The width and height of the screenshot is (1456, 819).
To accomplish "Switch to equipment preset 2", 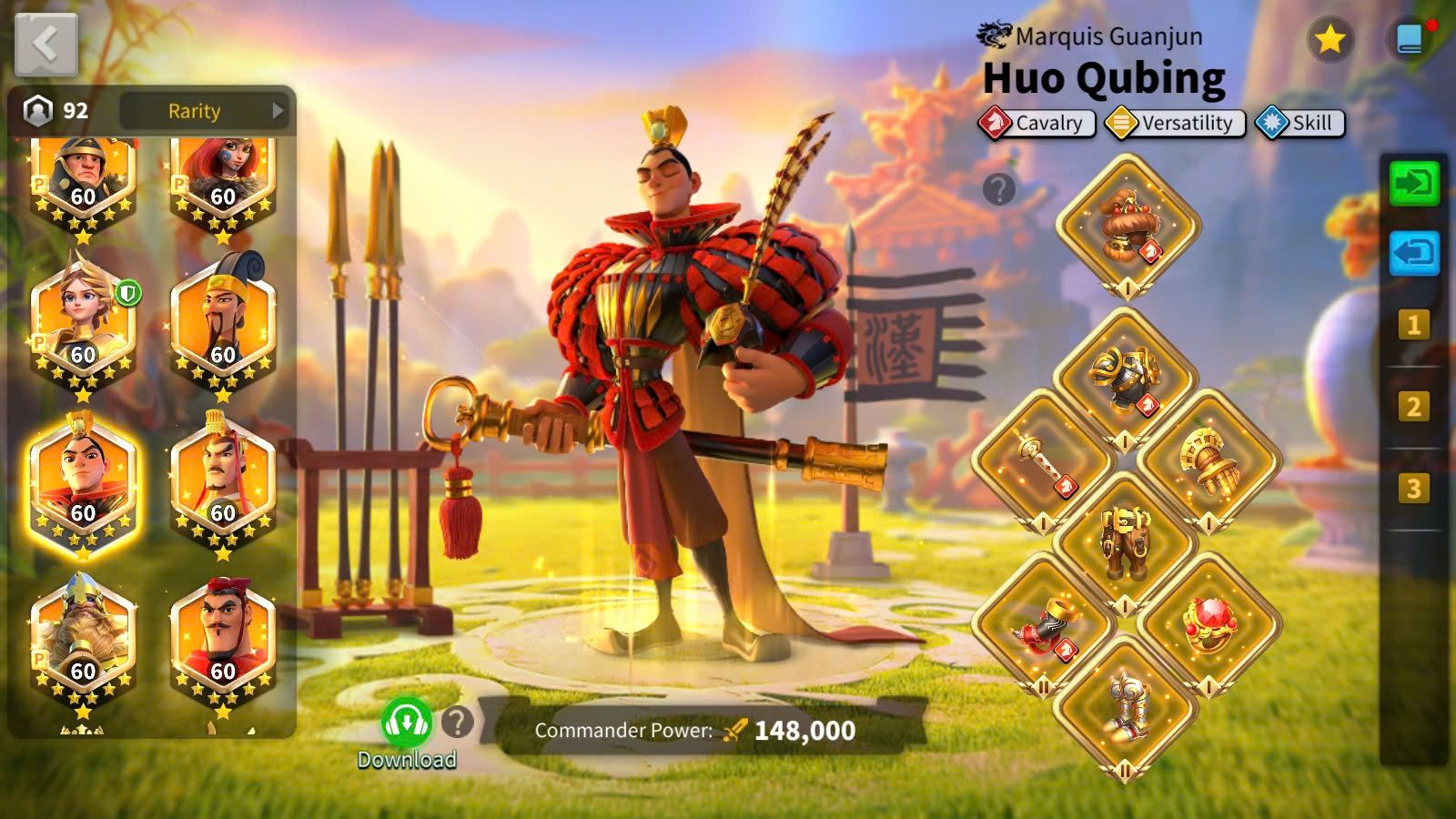I will click(x=1413, y=407).
